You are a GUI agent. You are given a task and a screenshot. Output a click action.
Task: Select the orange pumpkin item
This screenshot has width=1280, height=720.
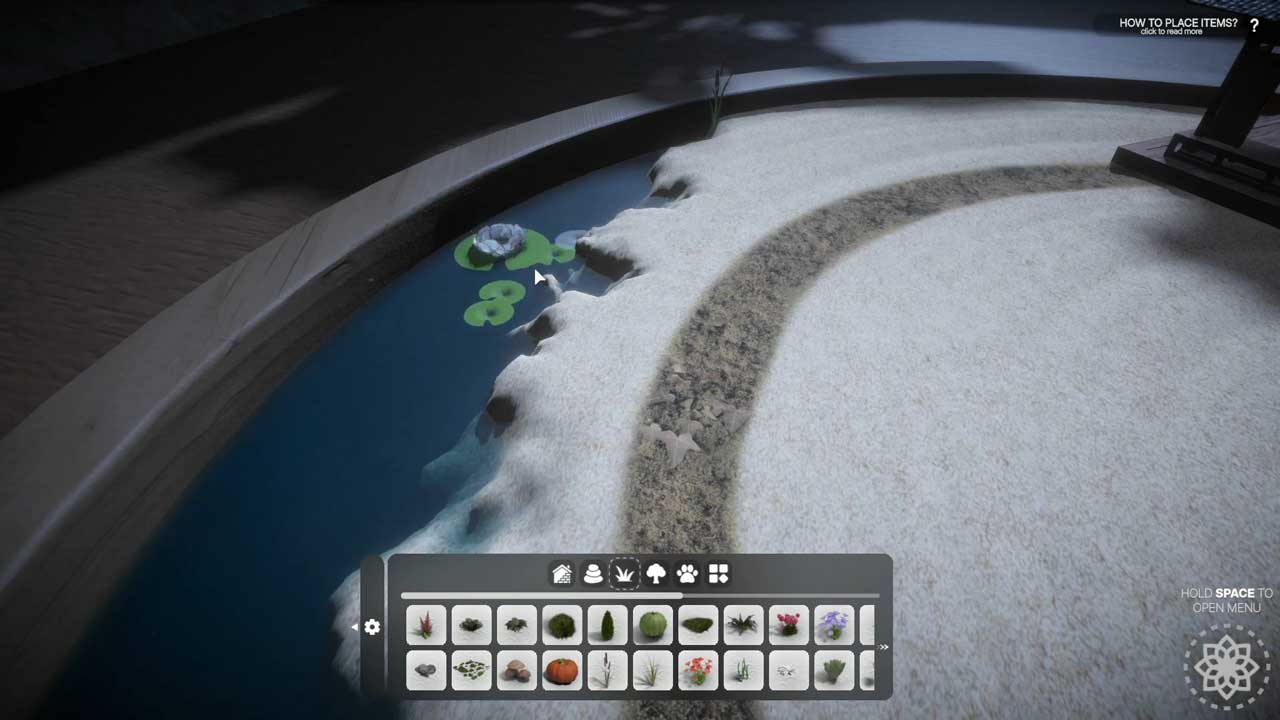tap(561, 670)
